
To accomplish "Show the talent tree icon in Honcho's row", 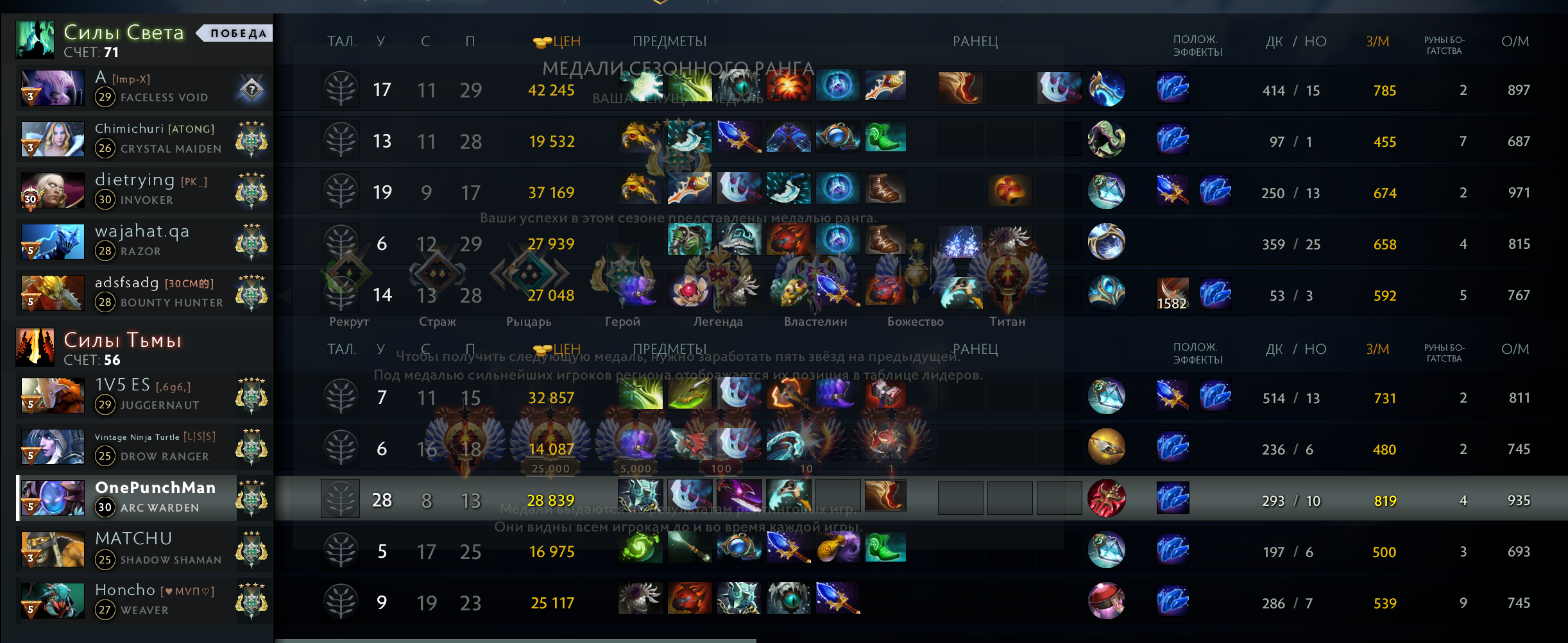I will (x=341, y=602).
